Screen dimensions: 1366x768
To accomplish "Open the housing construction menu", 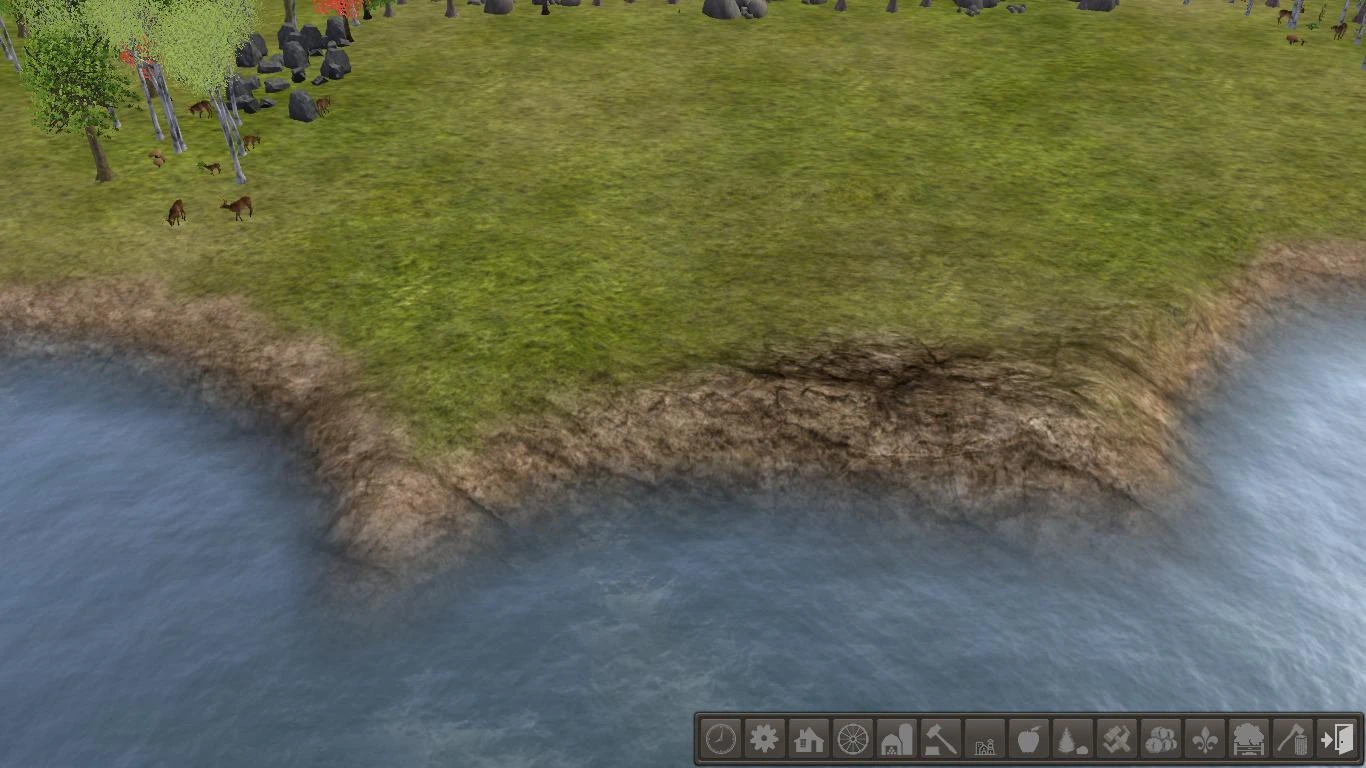I will tap(807, 742).
